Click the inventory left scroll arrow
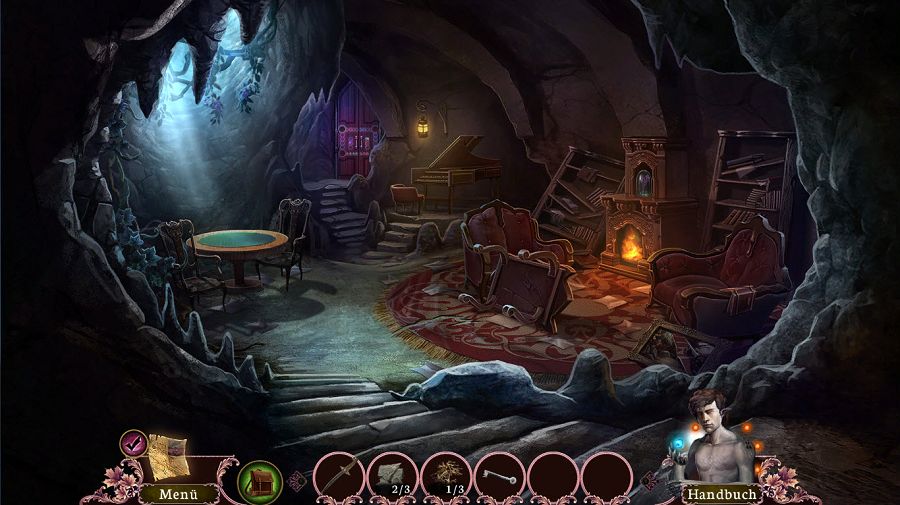This screenshot has height=505, width=900. tap(296, 482)
